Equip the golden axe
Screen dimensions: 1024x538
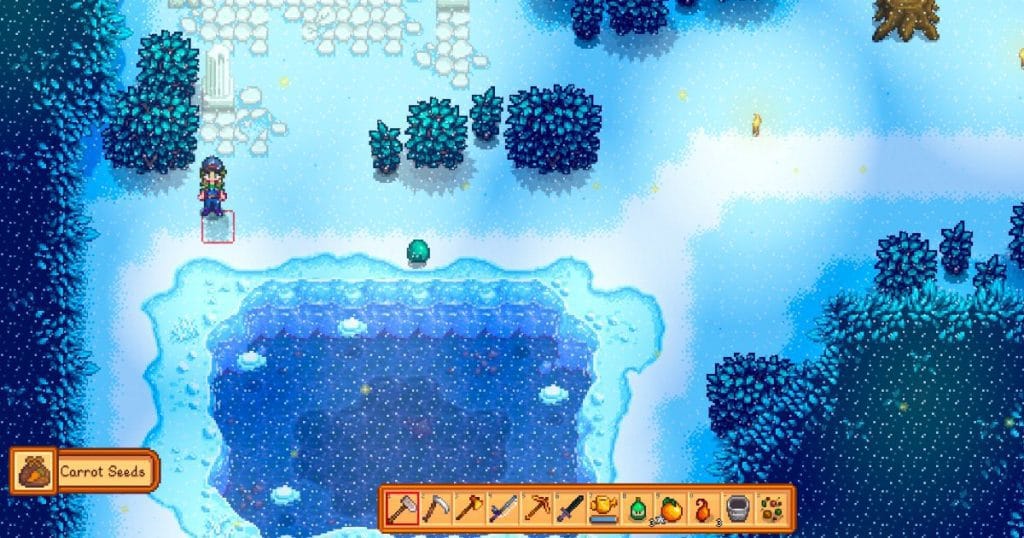tap(467, 508)
